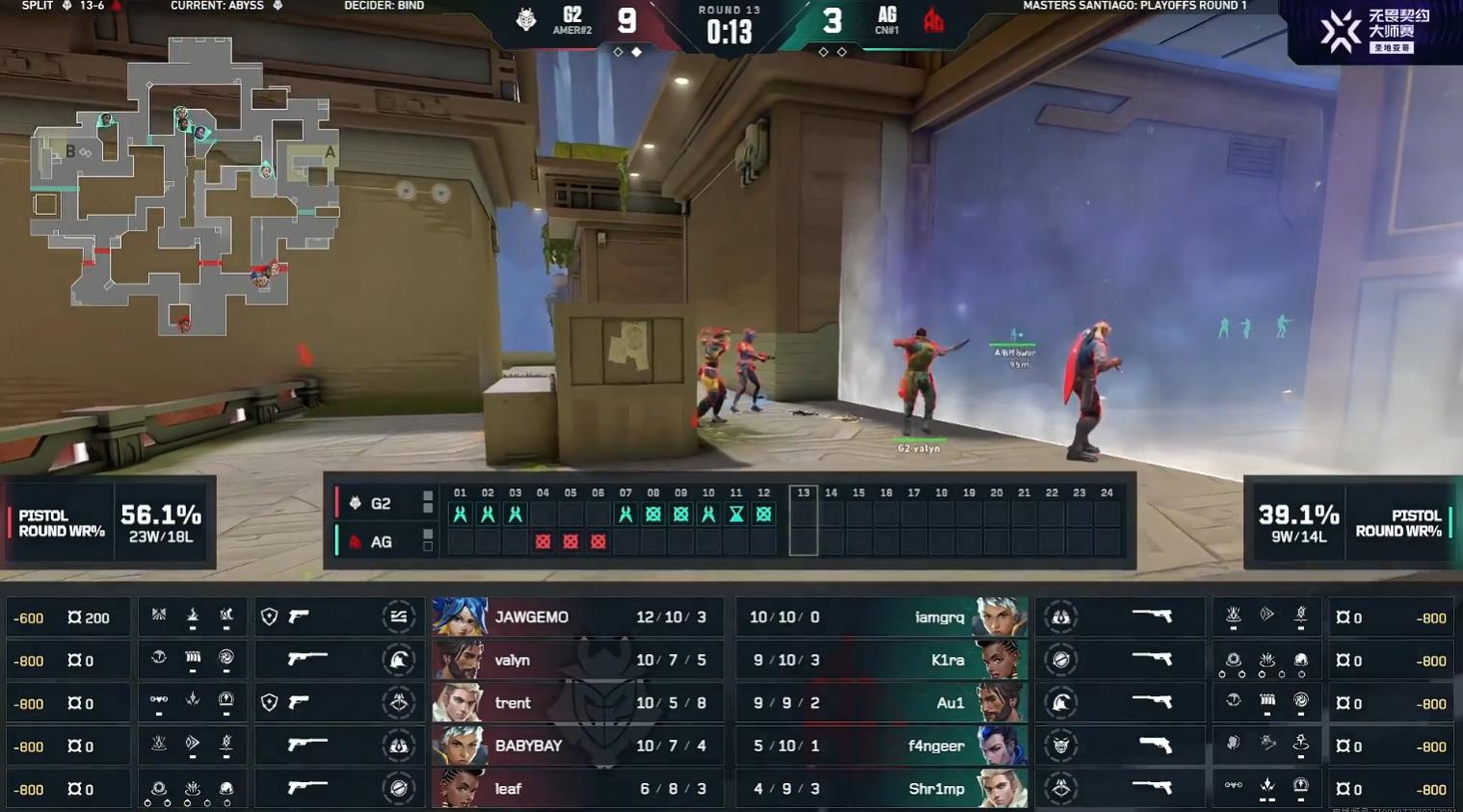Select round 13 in the round timeline
Image resolution: width=1463 pixels, height=812 pixels.
coord(803,520)
